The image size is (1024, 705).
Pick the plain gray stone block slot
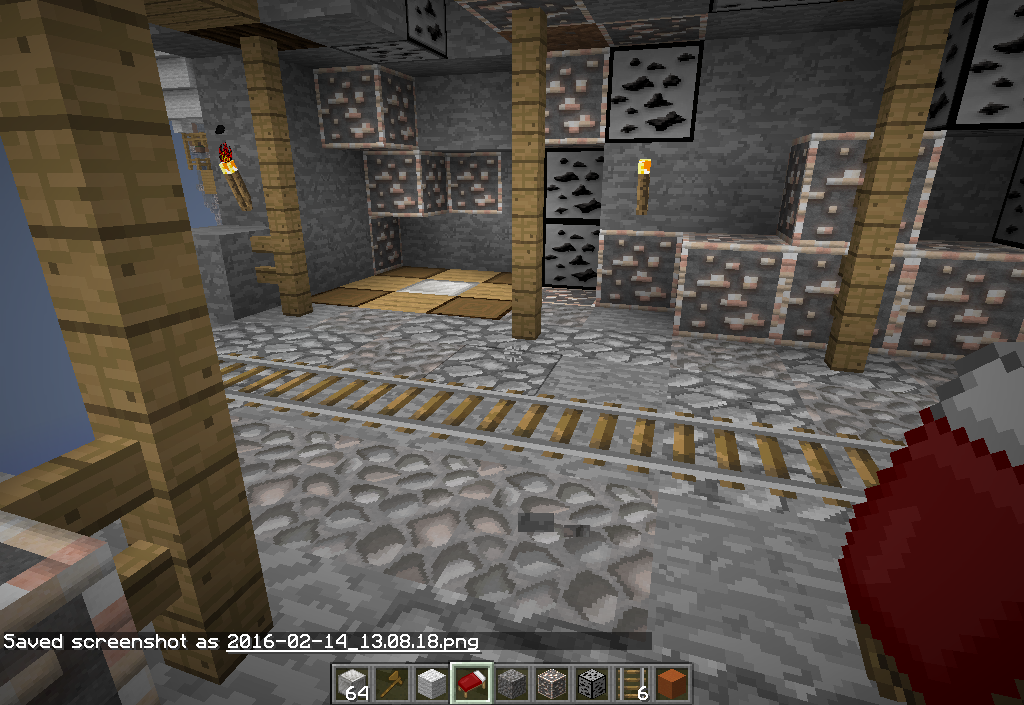click(x=510, y=683)
